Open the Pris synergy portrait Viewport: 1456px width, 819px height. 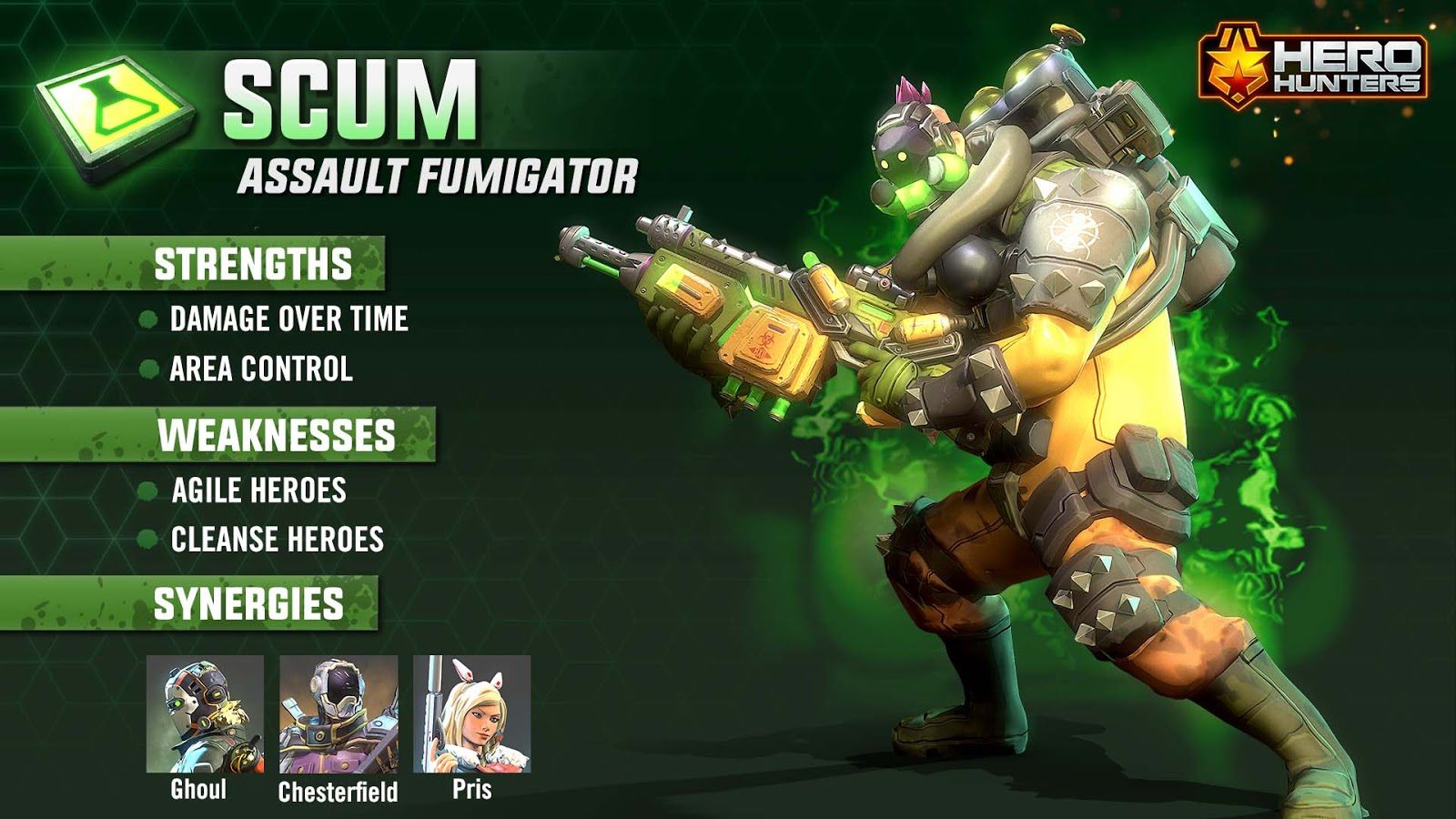point(471,713)
